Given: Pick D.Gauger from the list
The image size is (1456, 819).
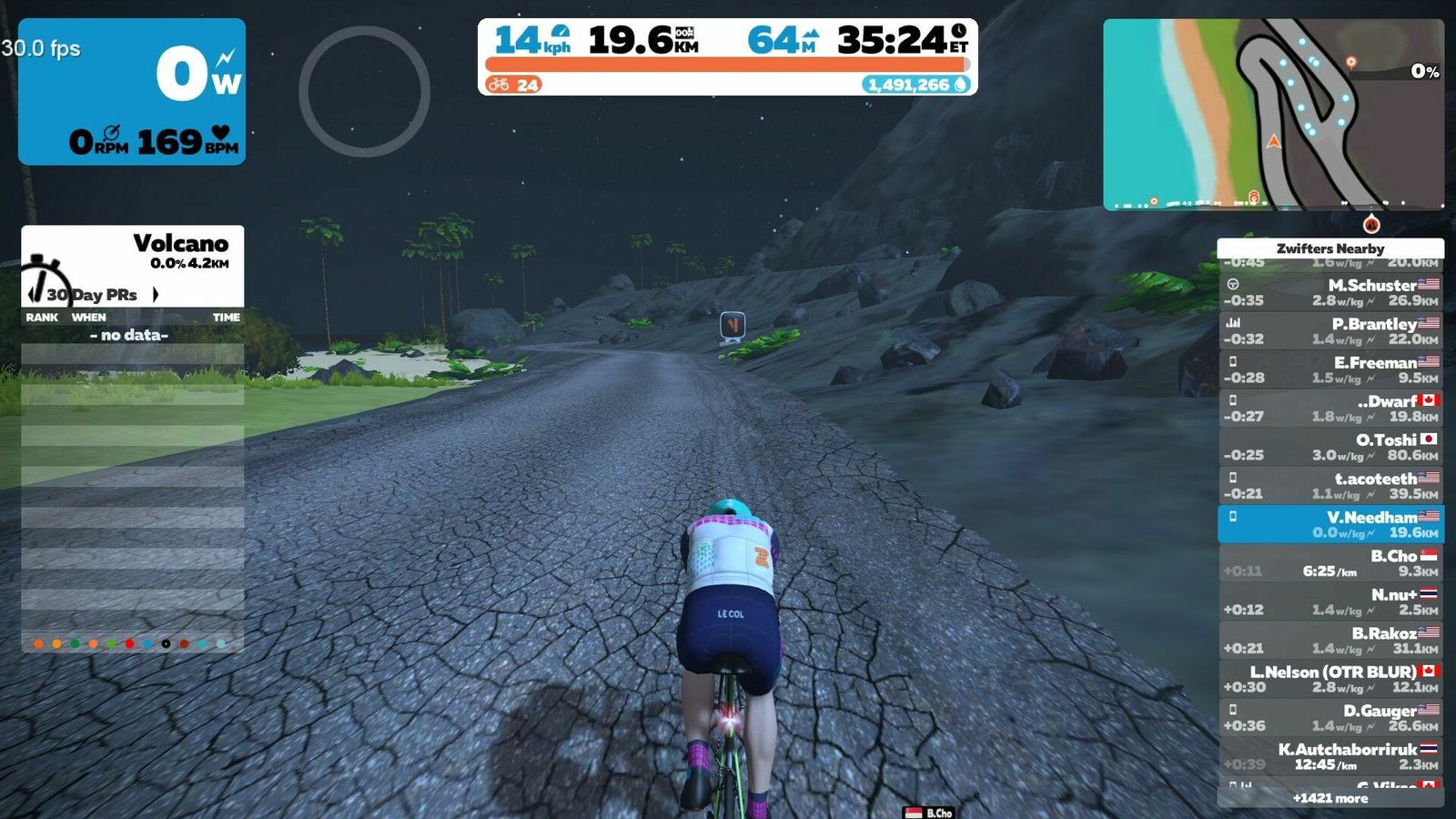Looking at the screenshot, I should click(1330, 718).
